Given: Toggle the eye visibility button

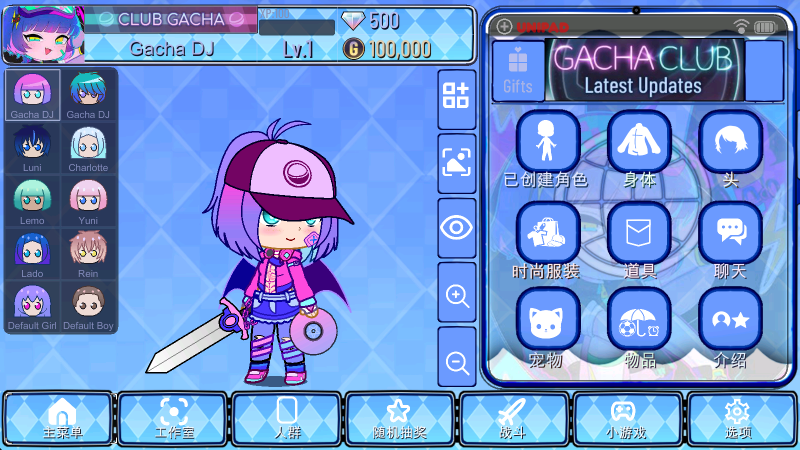Looking at the screenshot, I should pyautogui.click(x=457, y=227).
